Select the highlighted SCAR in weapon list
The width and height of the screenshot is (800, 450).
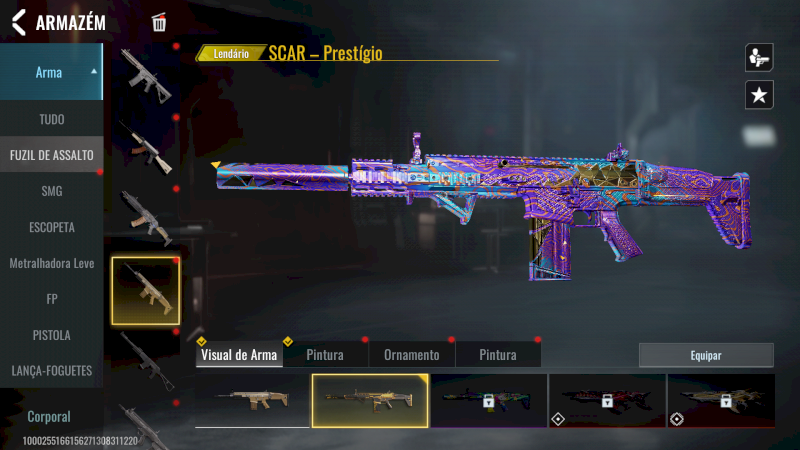click(146, 290)
